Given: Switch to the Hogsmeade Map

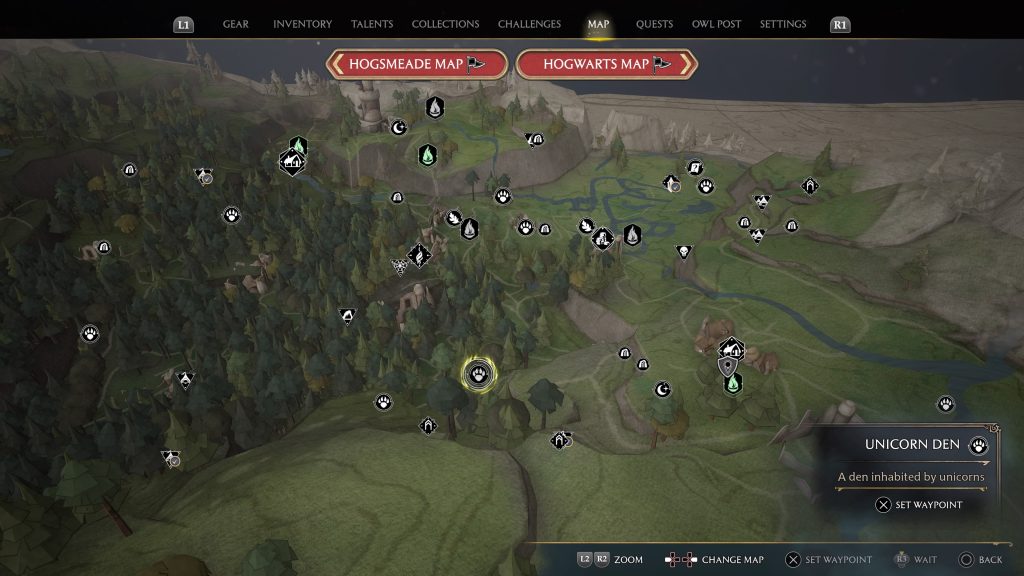Looking at the screenshot, I should (x=416, y=64).
